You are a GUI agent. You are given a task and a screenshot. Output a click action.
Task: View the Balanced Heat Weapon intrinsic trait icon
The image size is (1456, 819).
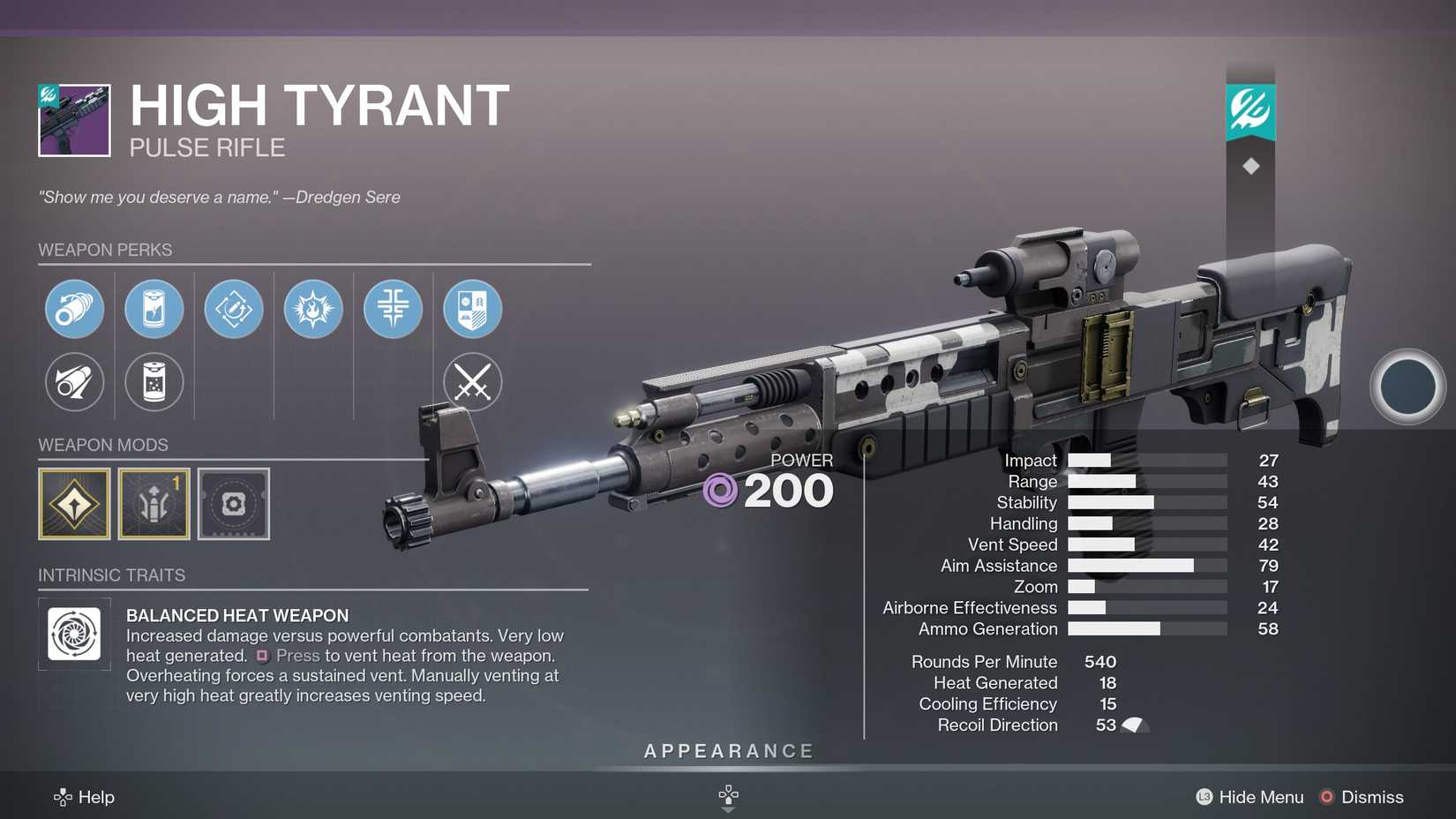tap(75, 634)
